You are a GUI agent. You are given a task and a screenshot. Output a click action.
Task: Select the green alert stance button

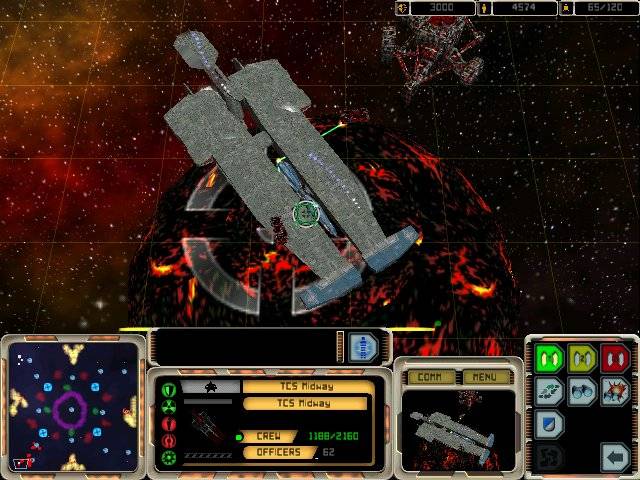(x=547, y=357)
